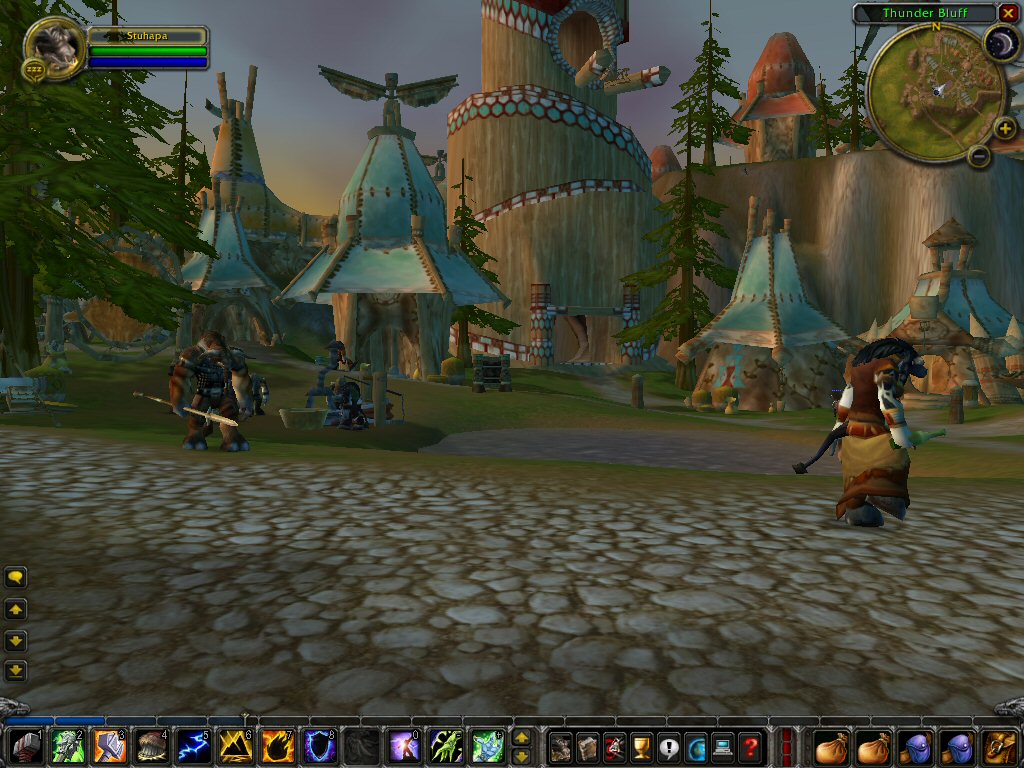
Task: Use the hammer attack in slot 1
Action: [x=27, y=747]
